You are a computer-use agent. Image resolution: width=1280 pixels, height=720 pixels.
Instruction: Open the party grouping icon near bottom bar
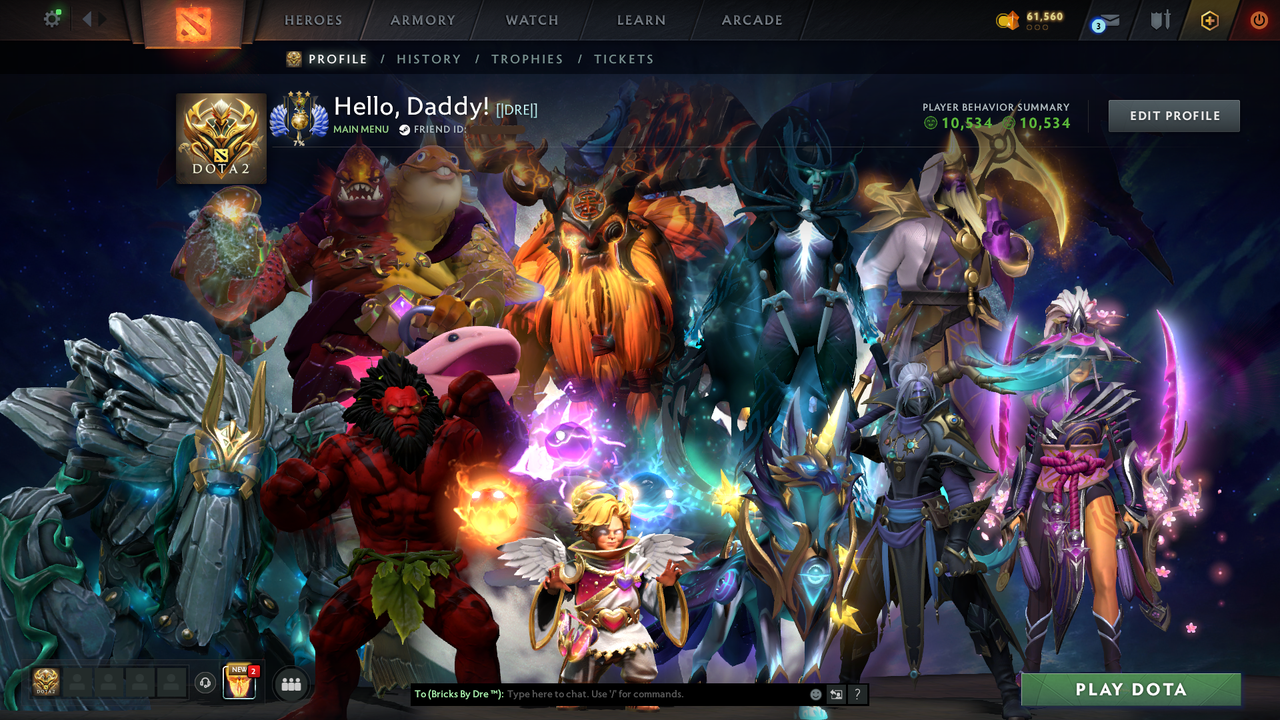[x=290, y=683]
